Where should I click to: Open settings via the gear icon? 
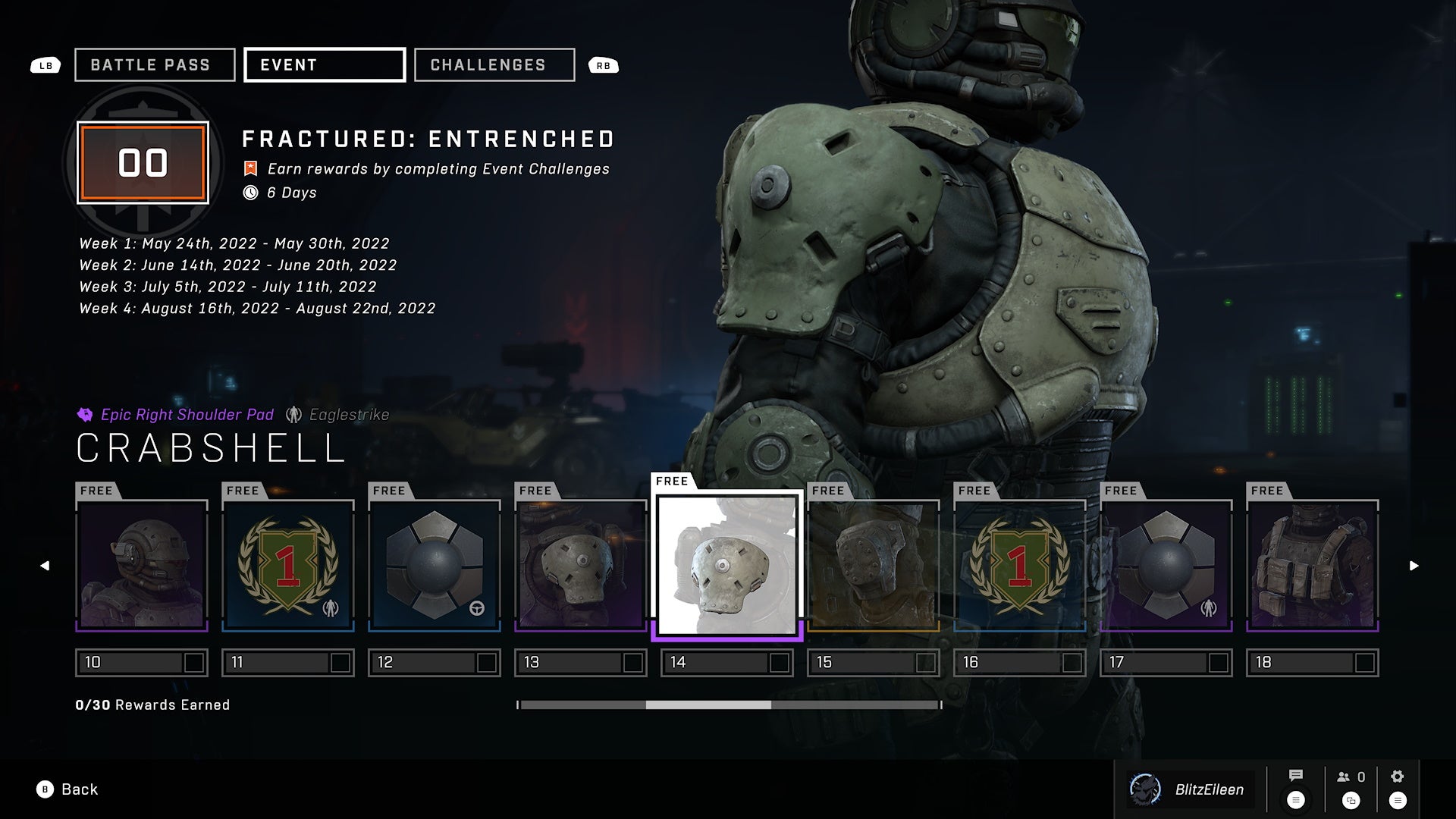click(x=1397, y=777)
